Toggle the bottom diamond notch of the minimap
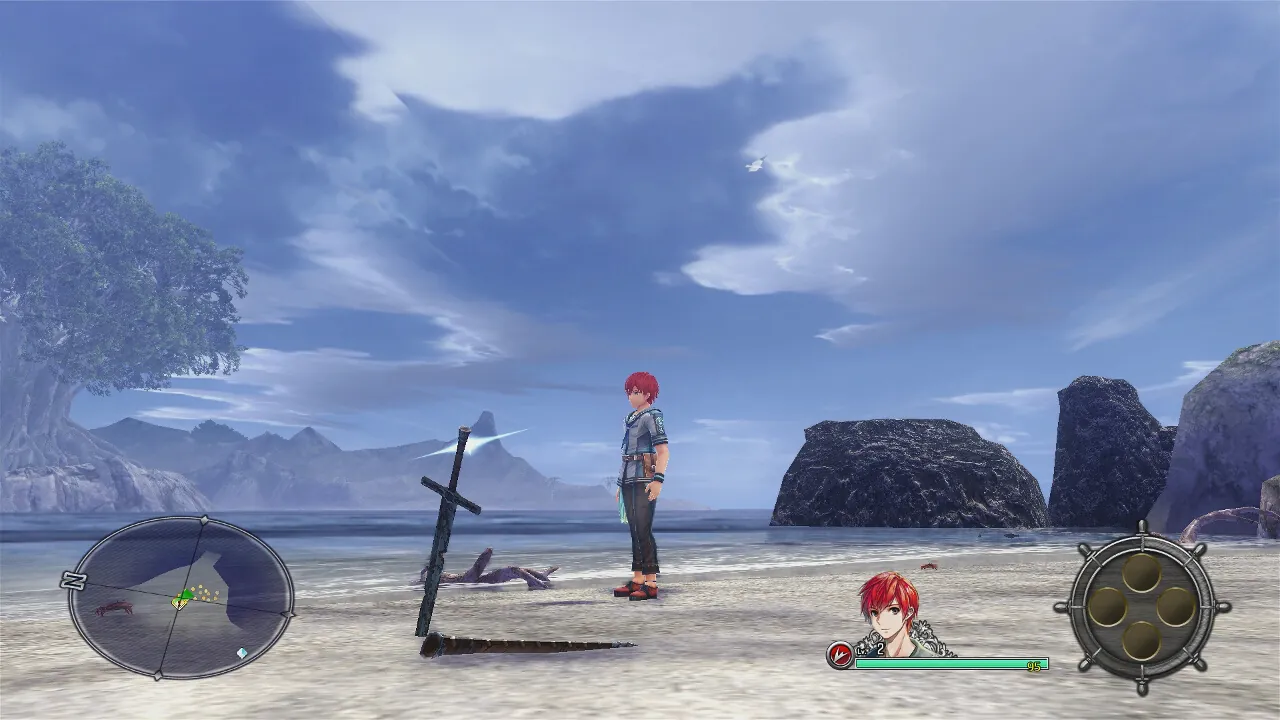 pyautogui.click(x=158, y=675)
